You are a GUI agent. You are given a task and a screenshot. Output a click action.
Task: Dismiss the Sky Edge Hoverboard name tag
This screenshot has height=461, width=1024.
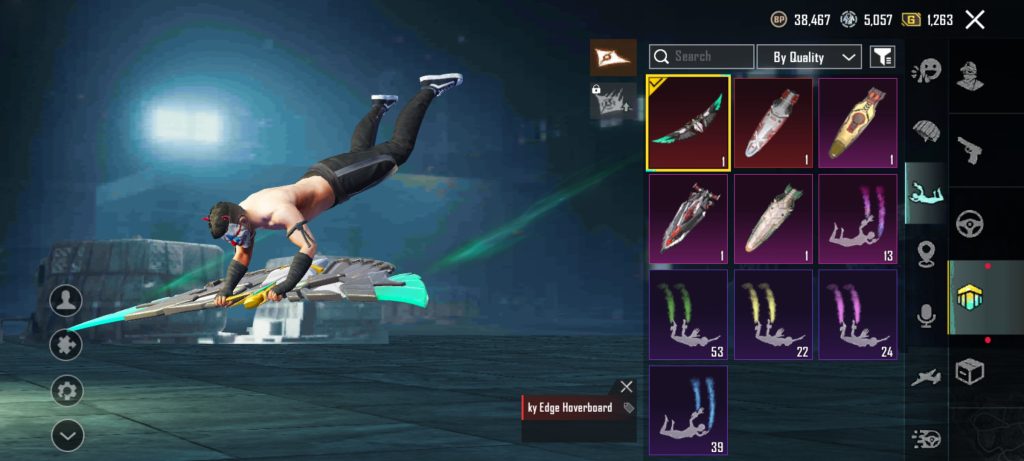[626, 386]
